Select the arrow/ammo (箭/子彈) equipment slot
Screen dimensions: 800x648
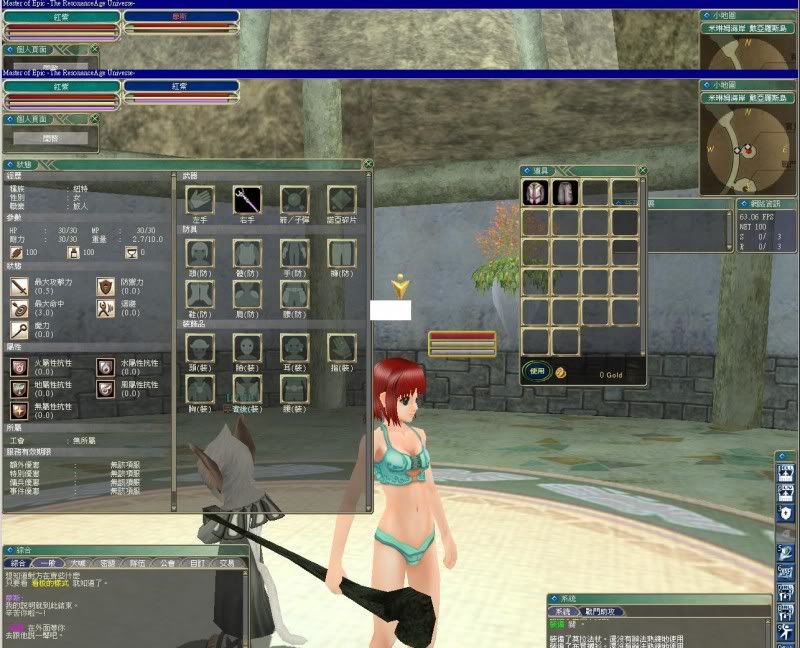coord(294,199)
